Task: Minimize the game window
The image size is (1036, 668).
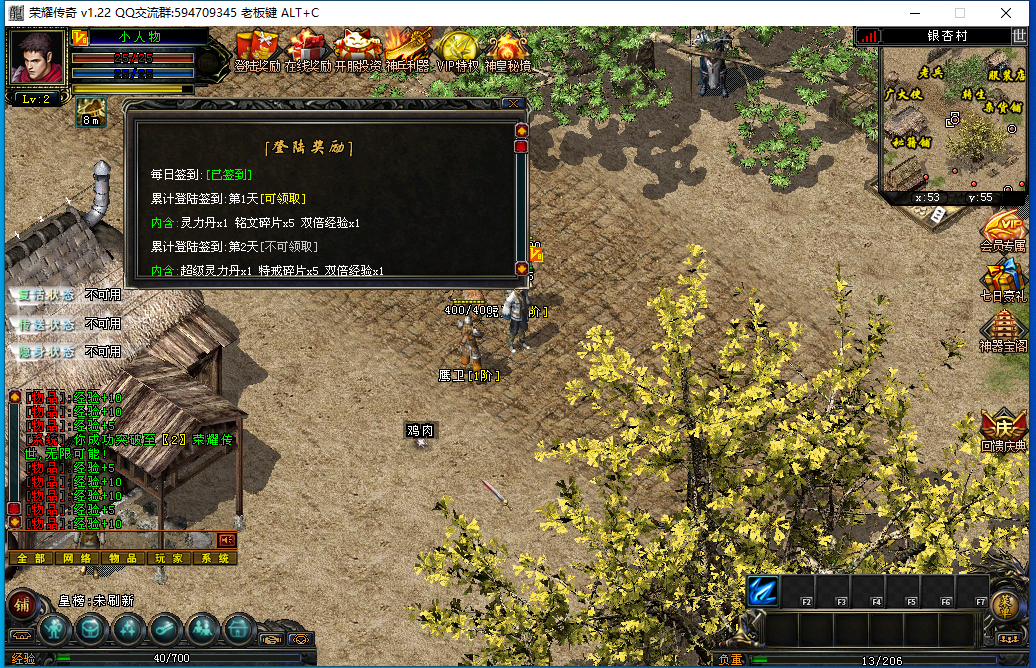Action: point(914,13)
